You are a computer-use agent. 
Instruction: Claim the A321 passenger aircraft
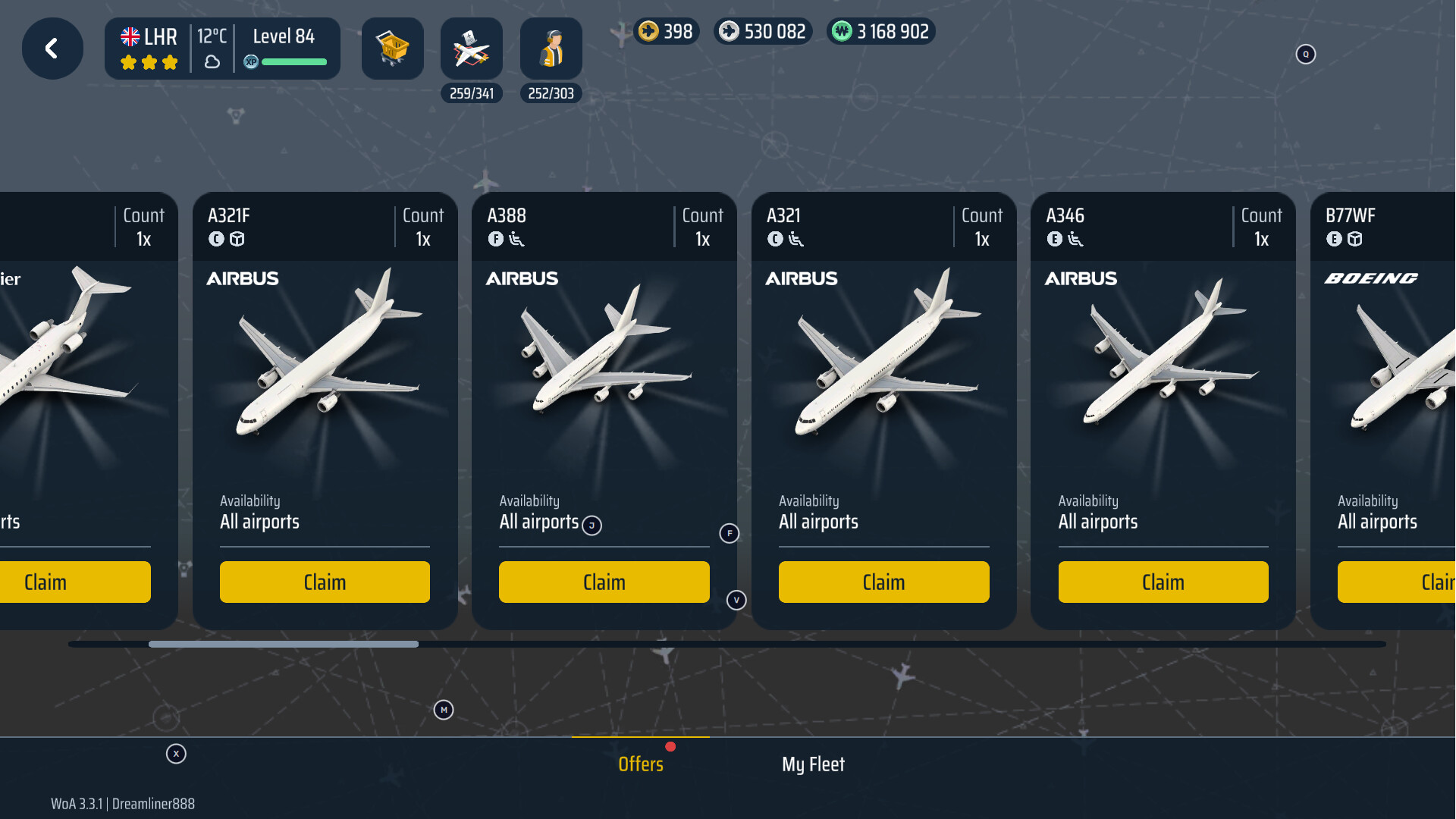pos(883,582)
